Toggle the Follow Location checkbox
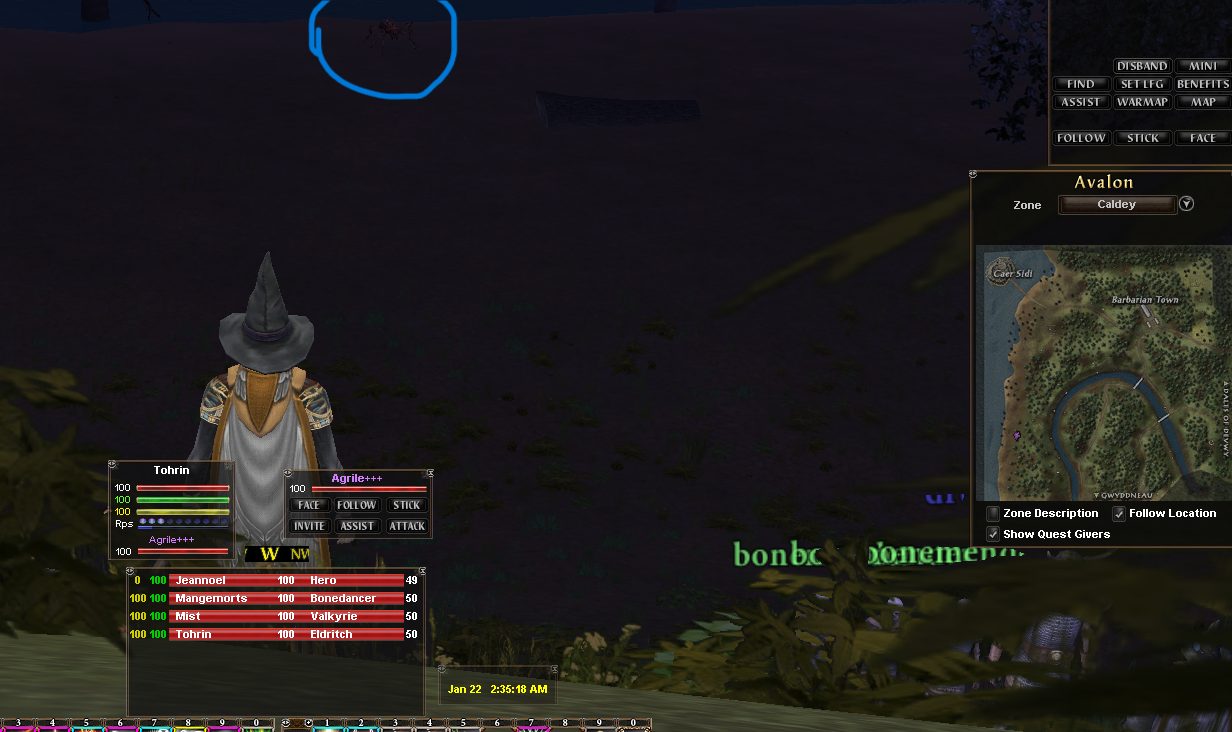The image size is (1232, 732). tap(1119, 514)
